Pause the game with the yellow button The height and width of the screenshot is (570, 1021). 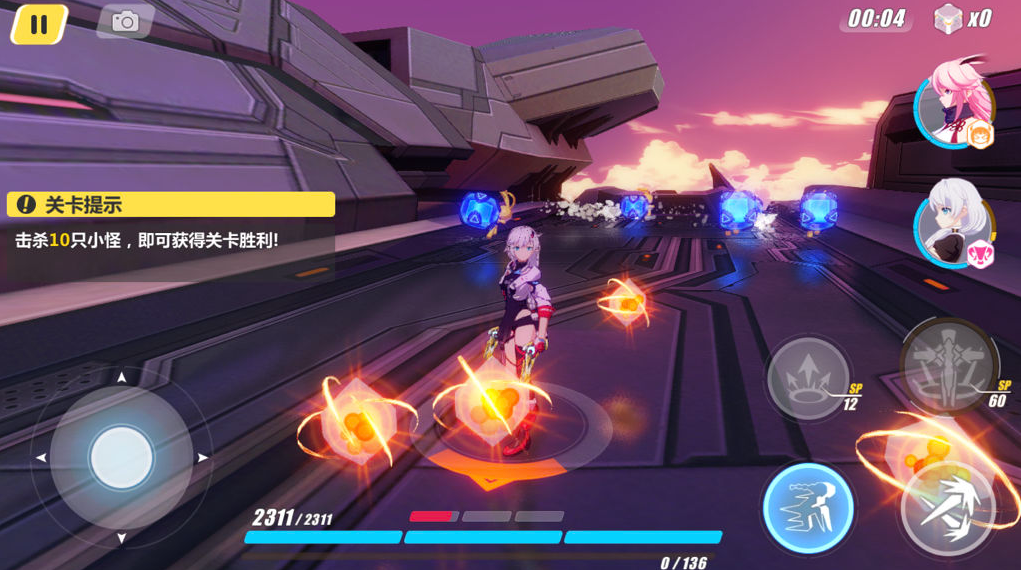click(x=39, y=24)
